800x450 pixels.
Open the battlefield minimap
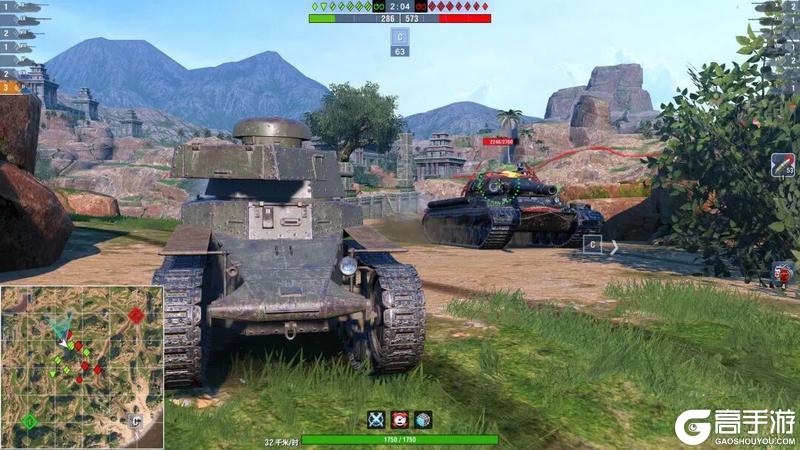coord(82,366)
